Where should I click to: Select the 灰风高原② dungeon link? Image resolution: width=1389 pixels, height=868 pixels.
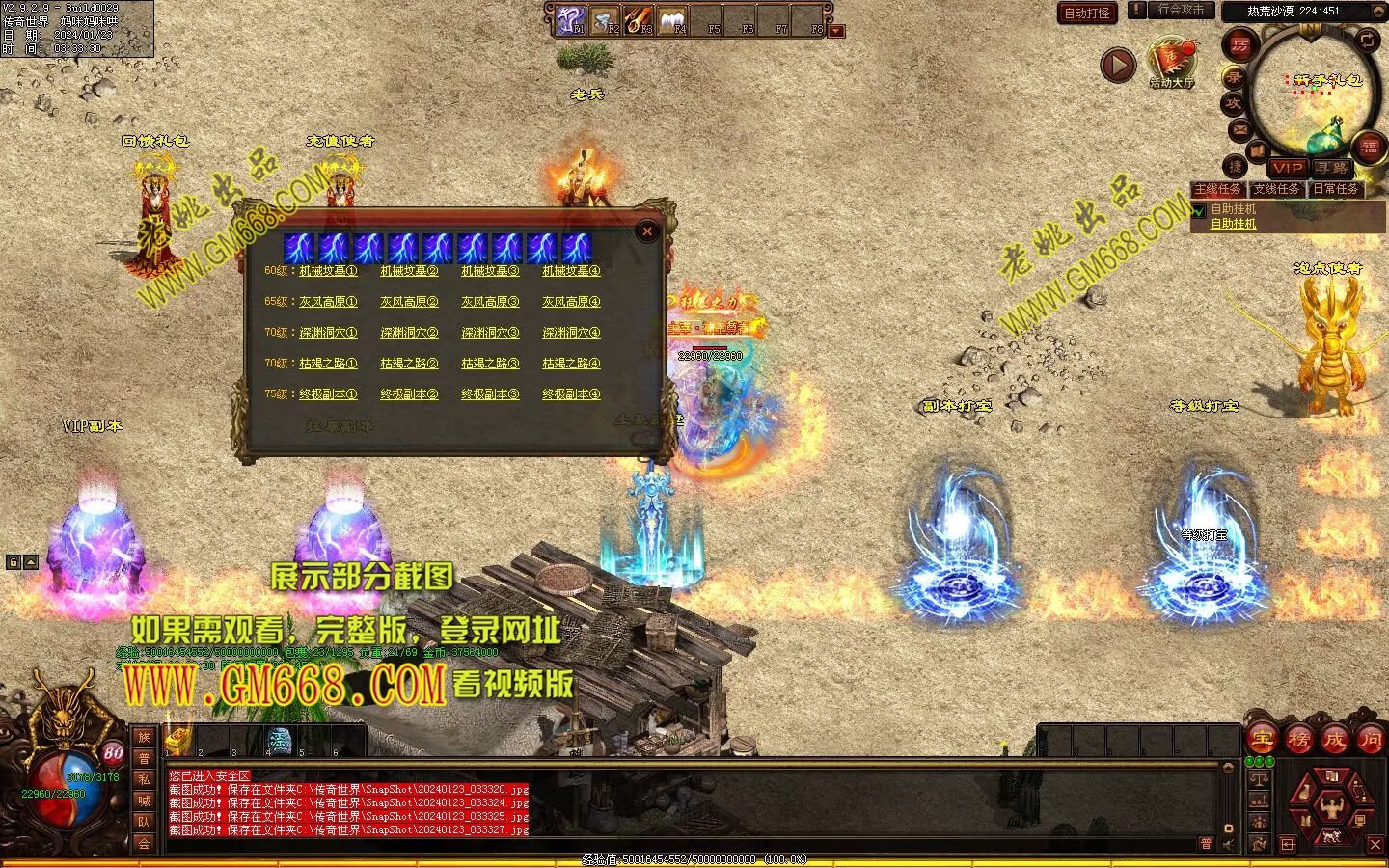coord(409,302)
